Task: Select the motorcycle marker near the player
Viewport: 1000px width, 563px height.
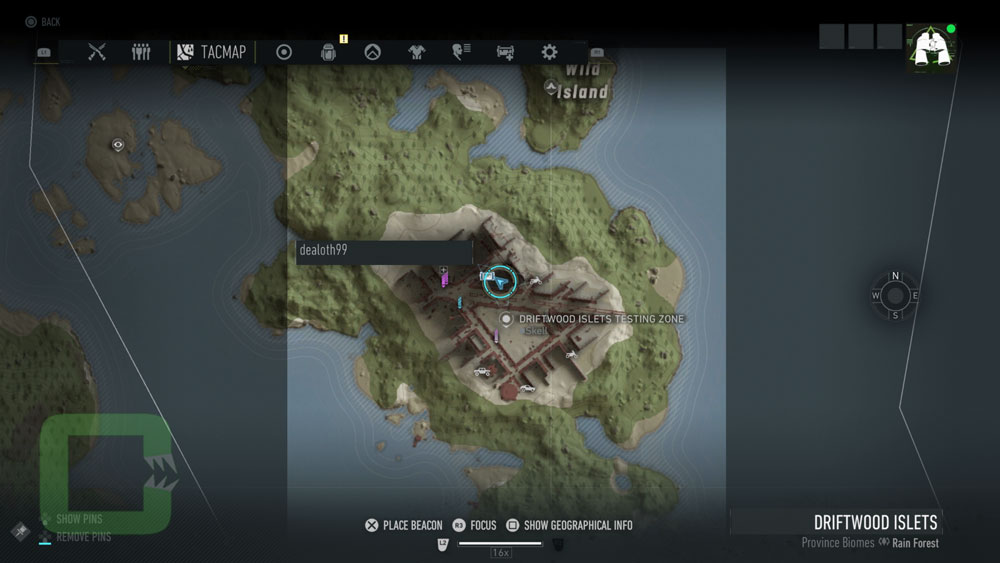Action: (535, 281)
